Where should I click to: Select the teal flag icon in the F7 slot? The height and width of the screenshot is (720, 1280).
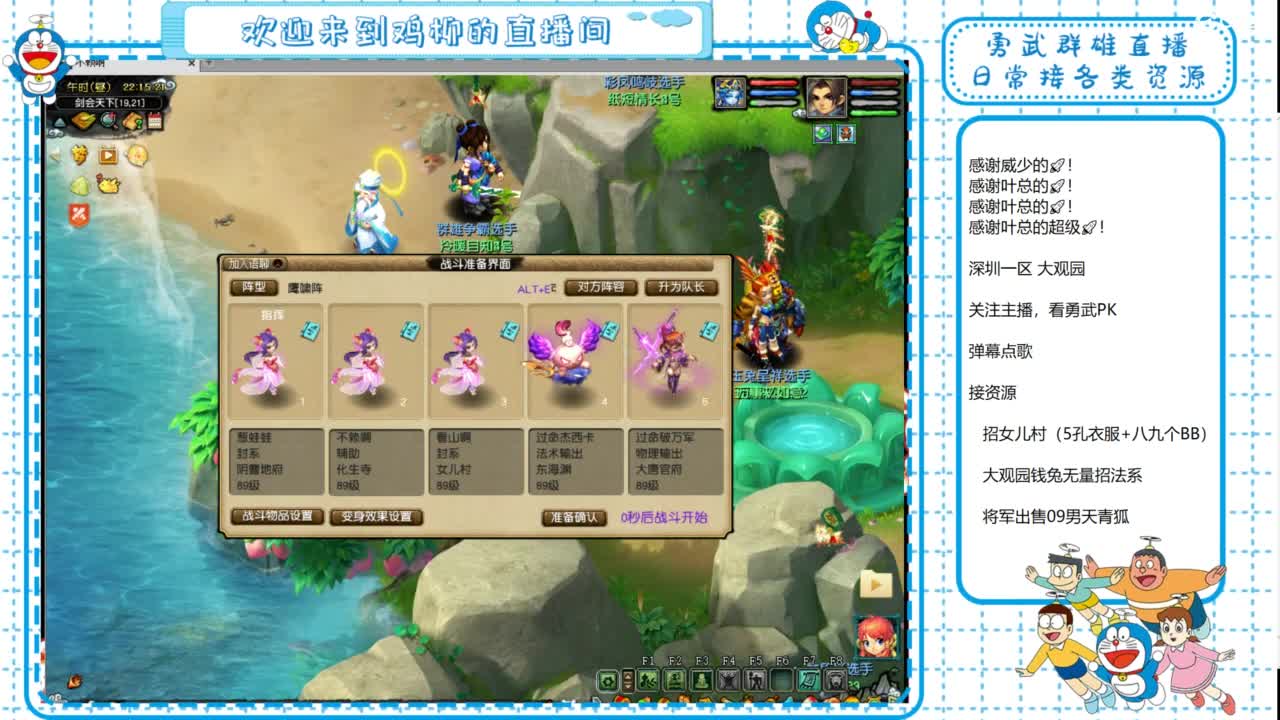(x=809, y=679)
